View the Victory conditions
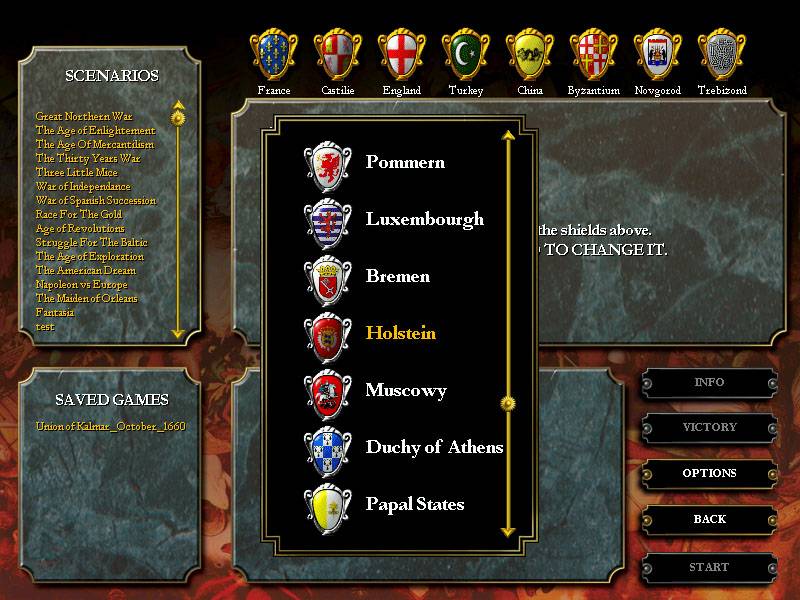This screenshot has width=800, height=600. 709,427
